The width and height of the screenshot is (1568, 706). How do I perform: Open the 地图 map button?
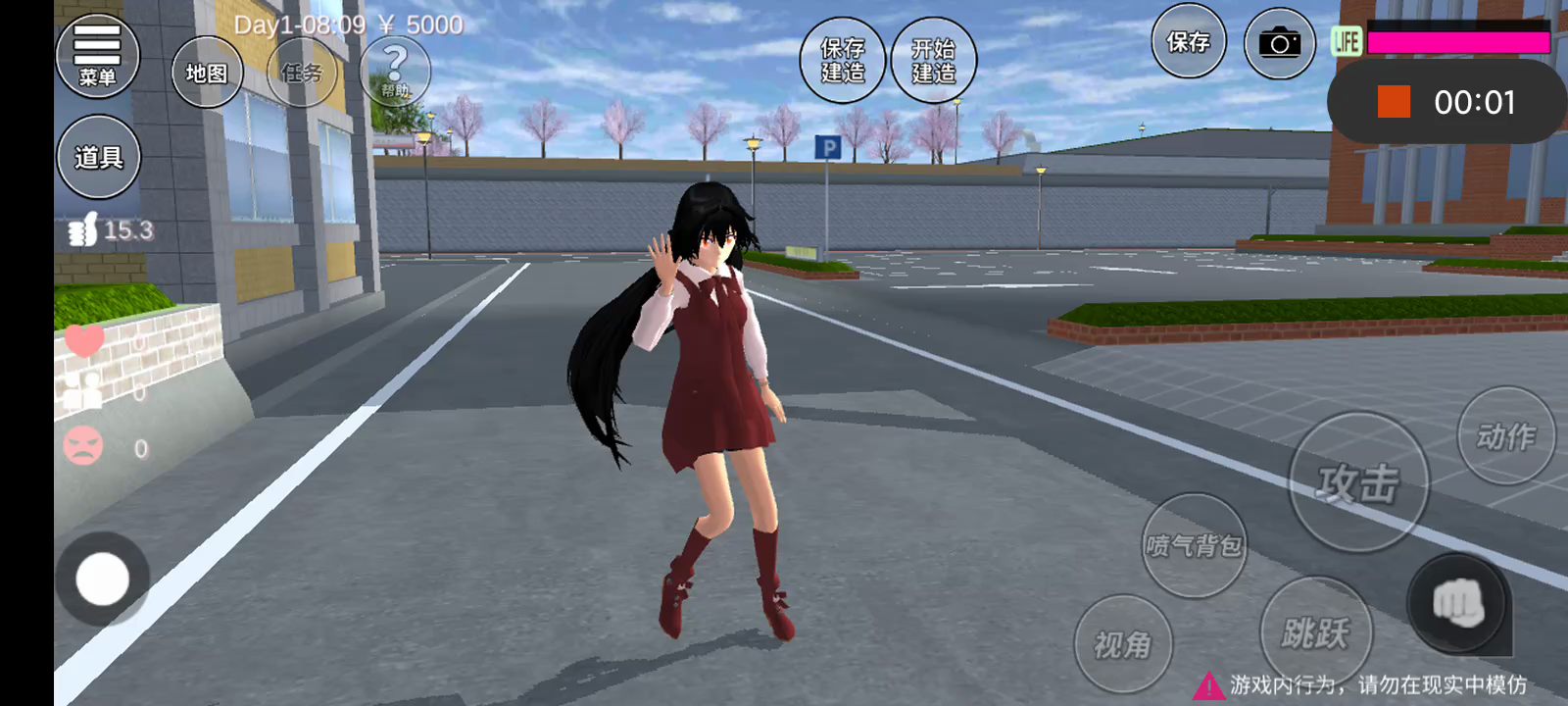click(x=207, y=74)
